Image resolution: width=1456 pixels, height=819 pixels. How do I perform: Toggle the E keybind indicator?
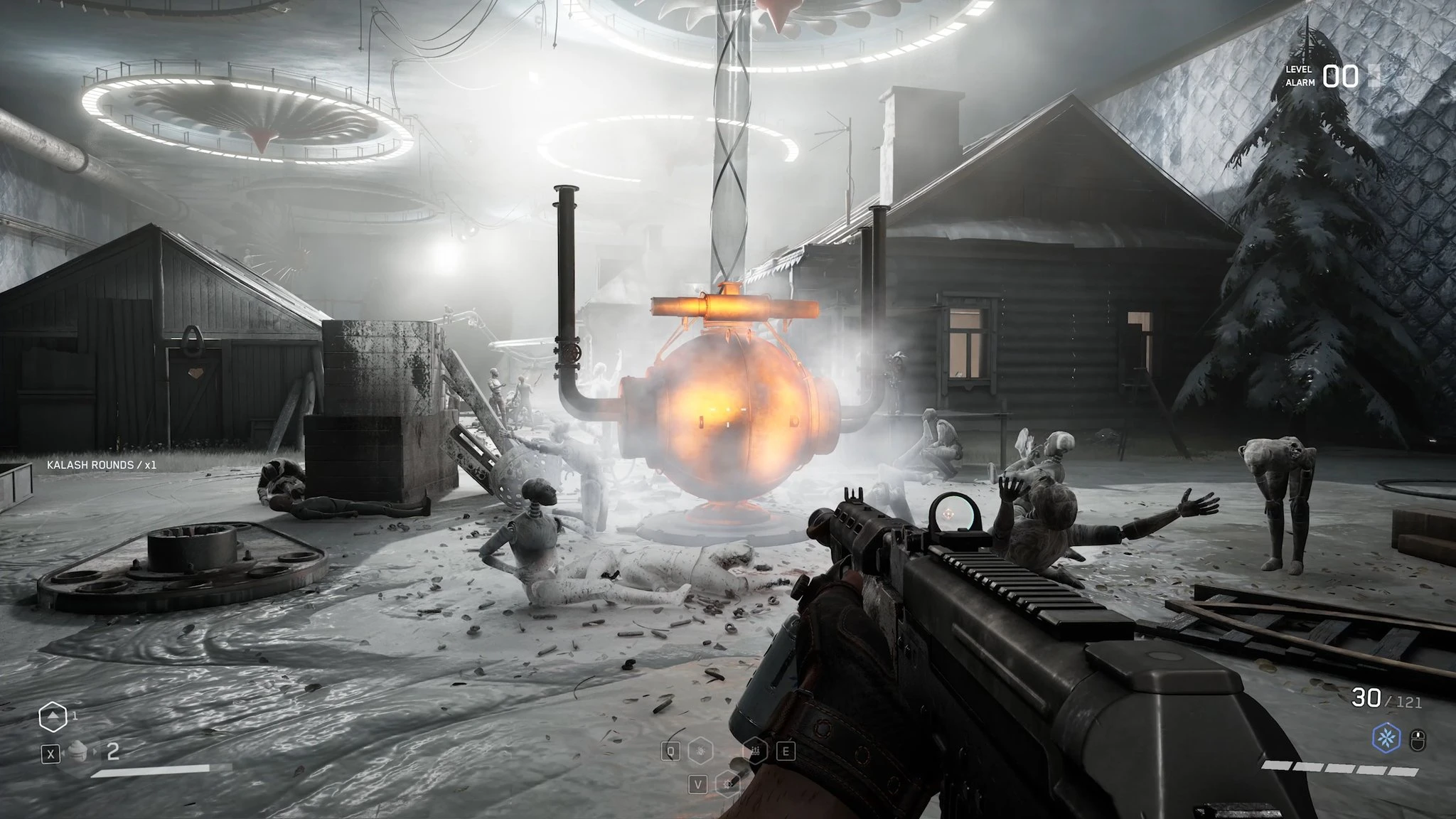[786, 752]
